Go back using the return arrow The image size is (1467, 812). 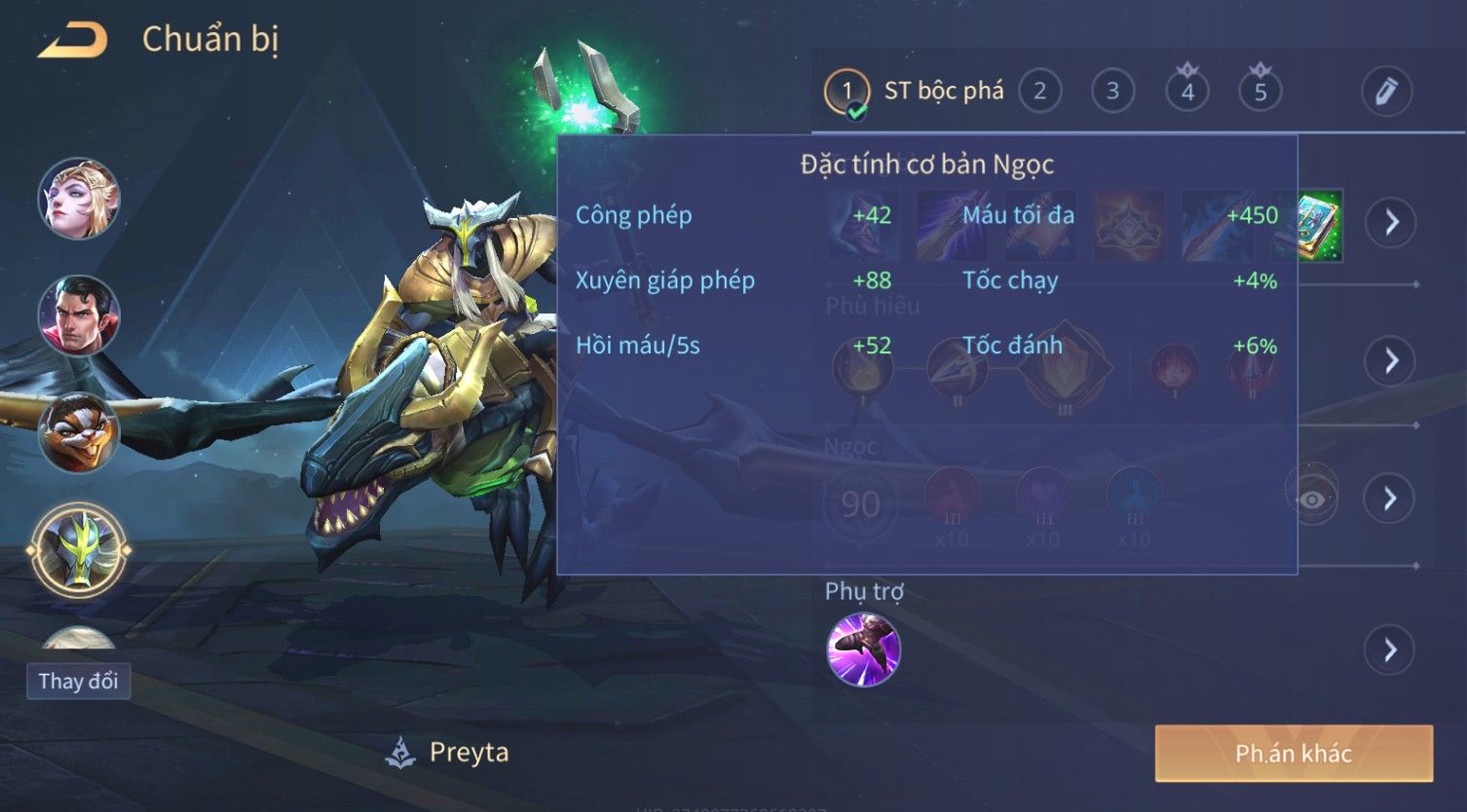click(x=73, y=41)
